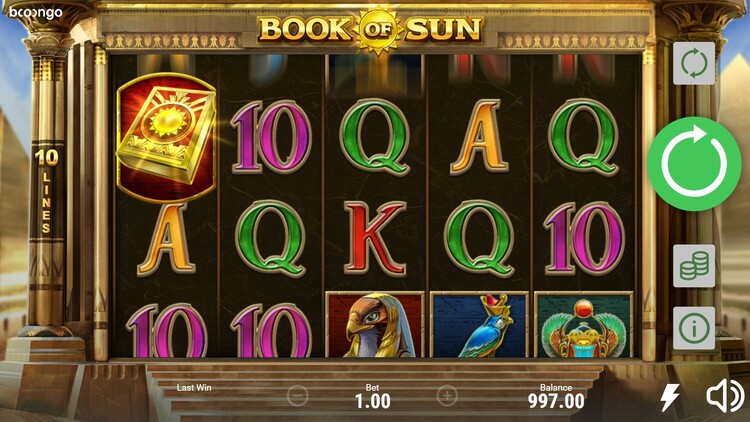
Task: Open the autoplay options button
Action: [x=694, y=63]
